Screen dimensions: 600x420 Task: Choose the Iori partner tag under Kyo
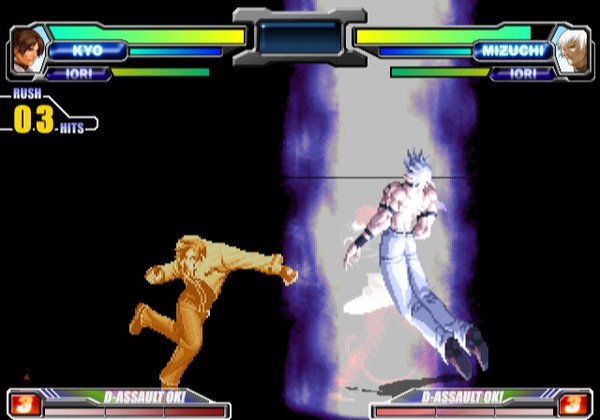tap(76, 73)
